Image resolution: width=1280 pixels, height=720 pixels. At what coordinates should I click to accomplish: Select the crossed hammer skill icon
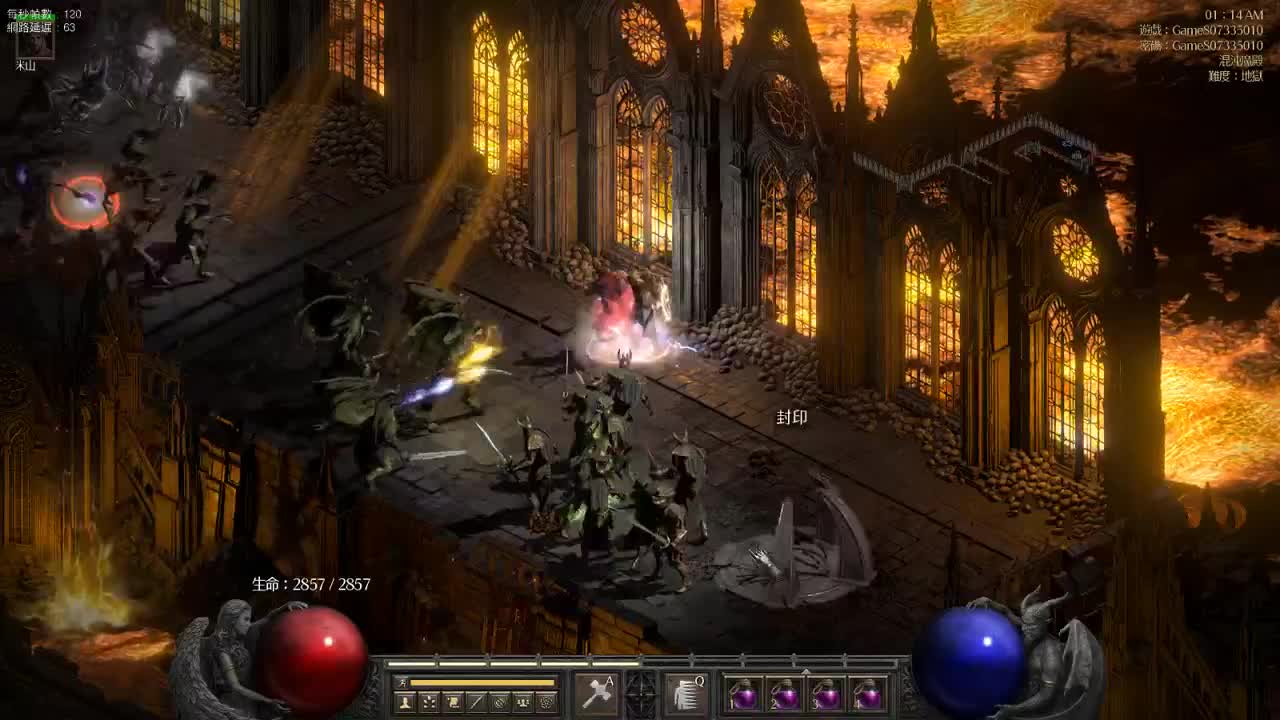596,693
